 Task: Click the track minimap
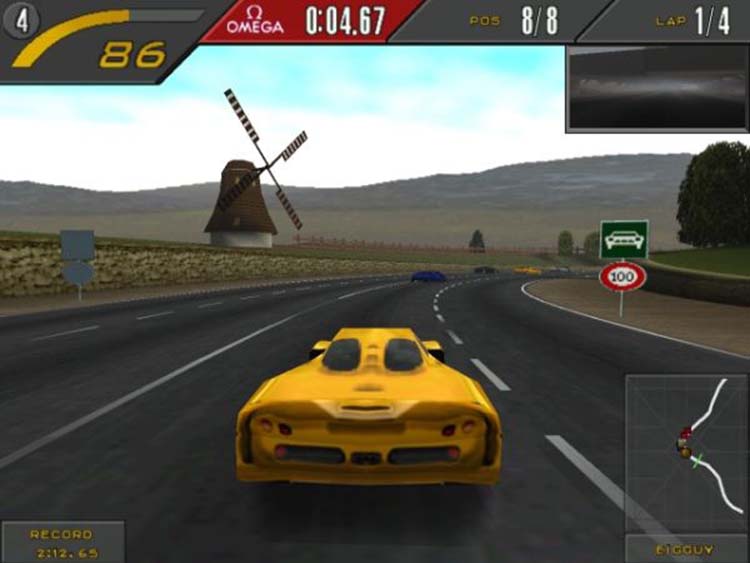pyautogui.click(x=686, y=451)
